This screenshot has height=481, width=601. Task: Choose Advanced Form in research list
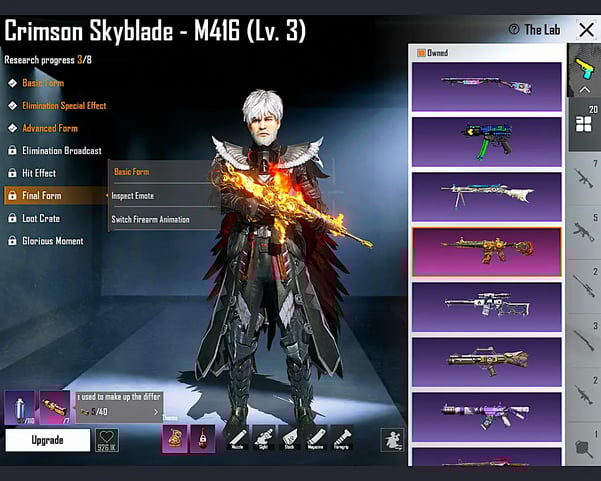tap(50, 128)
